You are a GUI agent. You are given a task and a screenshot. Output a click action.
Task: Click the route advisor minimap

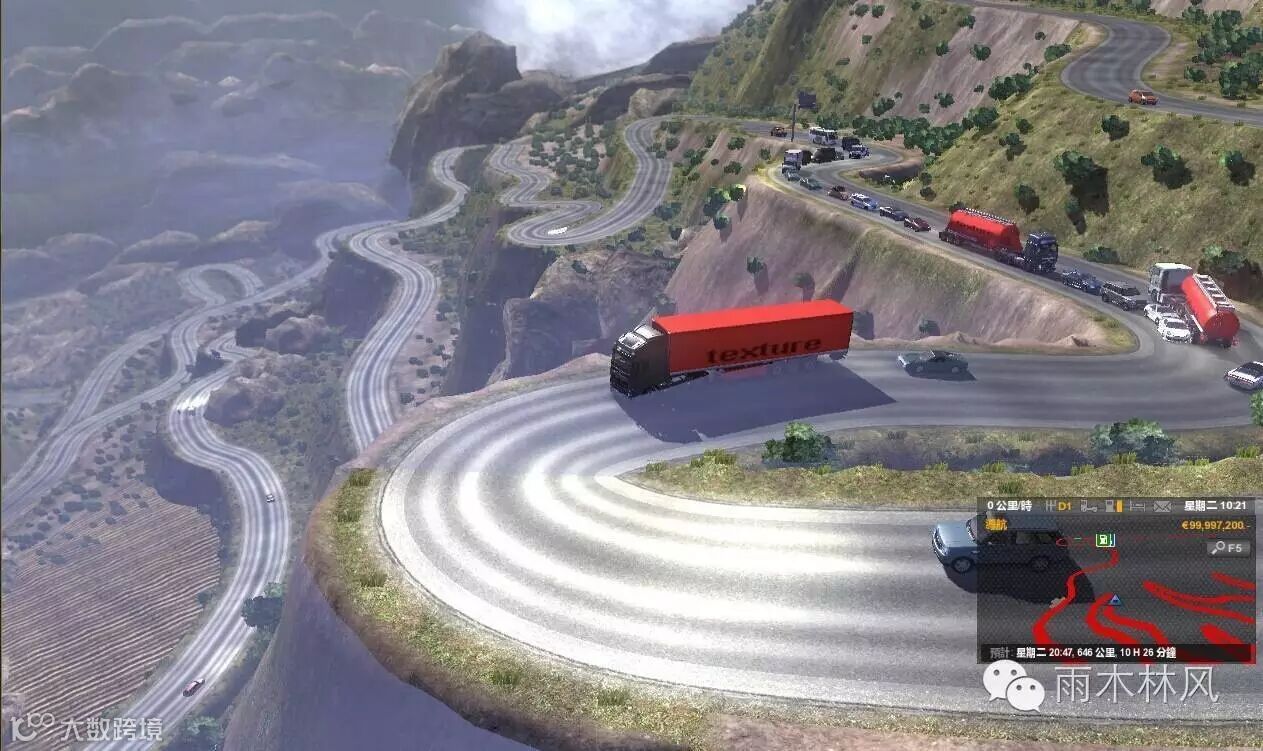pyautogui.click(x=1115, y=600)
